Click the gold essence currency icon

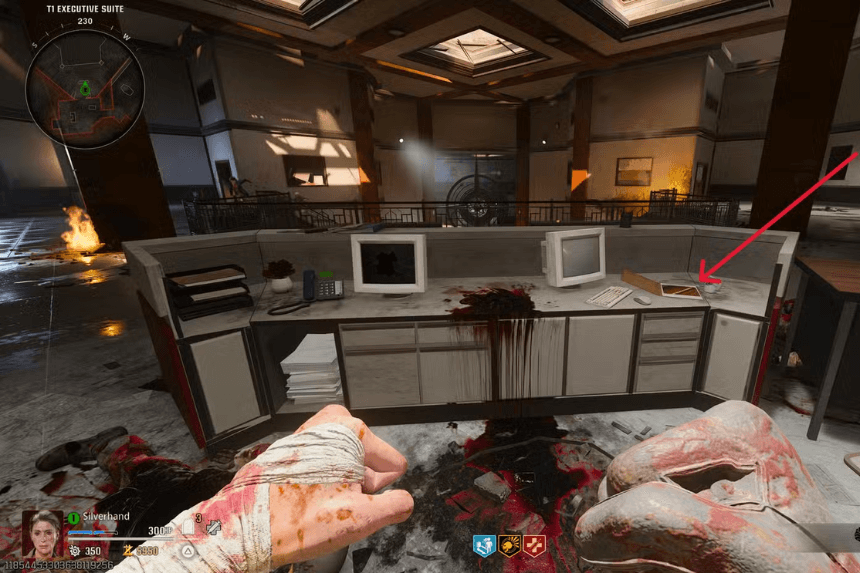(x=127, y=550)
